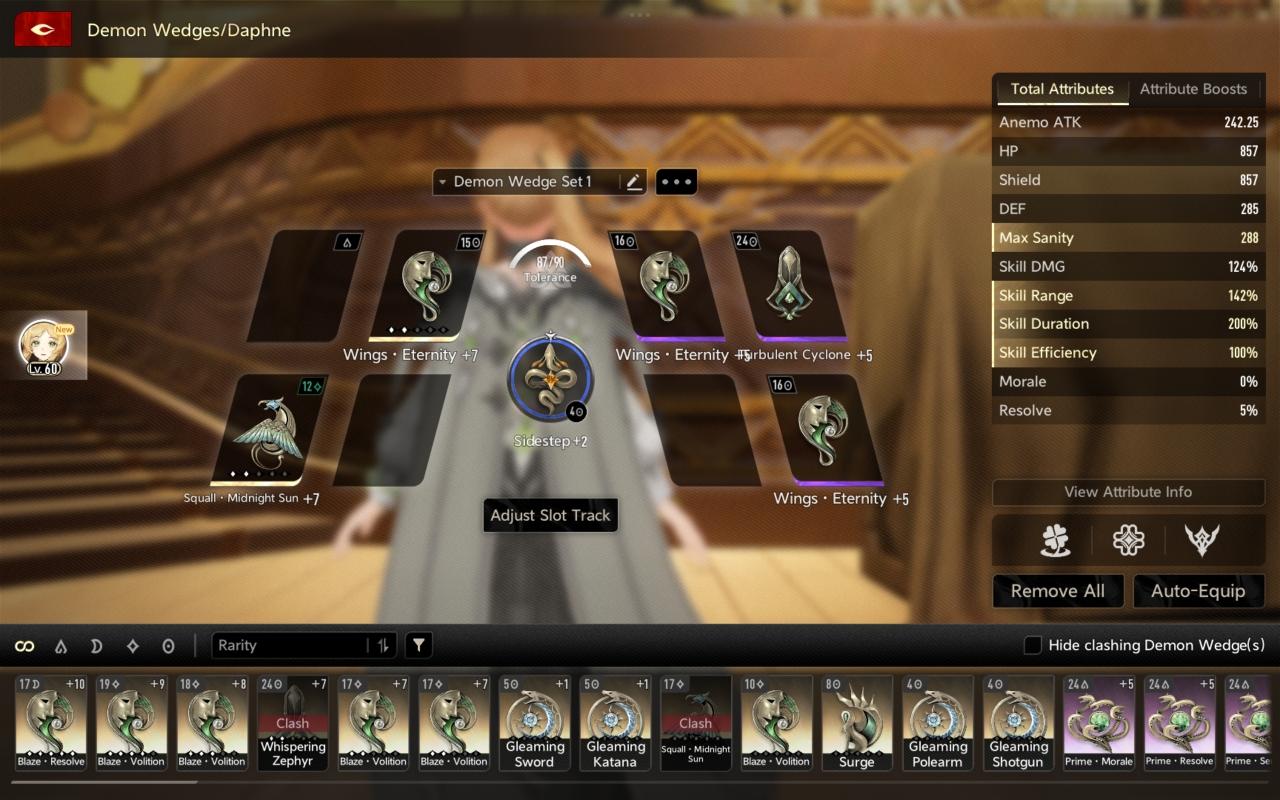This screenshot has width=1280, height=800.
Task: Activate Auto-Equip
Action: point(1197,591)
